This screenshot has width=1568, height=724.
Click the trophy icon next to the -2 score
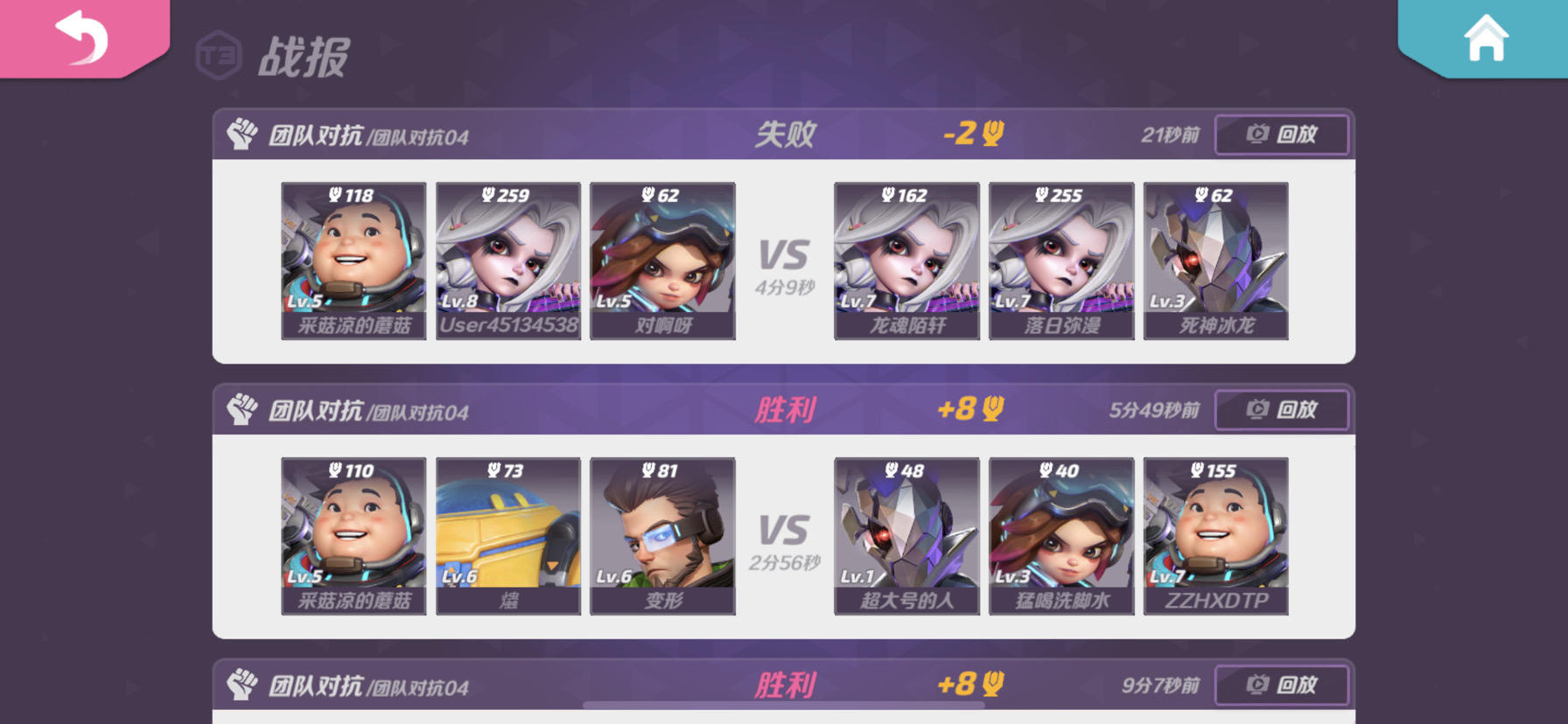[990, 134]
